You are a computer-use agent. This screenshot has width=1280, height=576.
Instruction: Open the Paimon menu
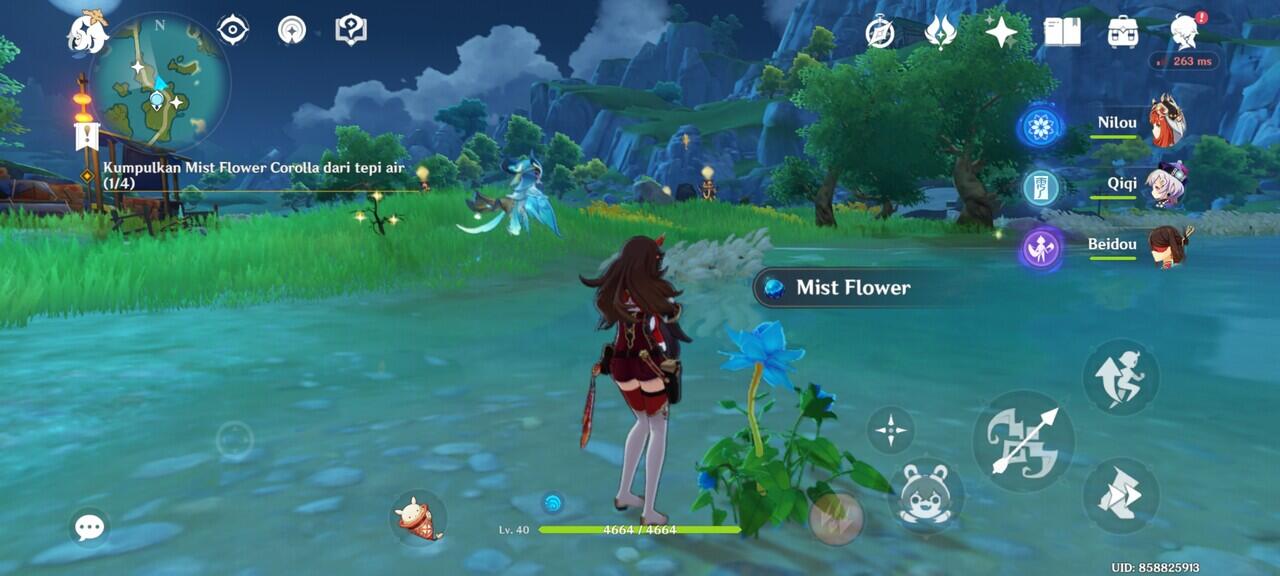(x=88, y=32)
